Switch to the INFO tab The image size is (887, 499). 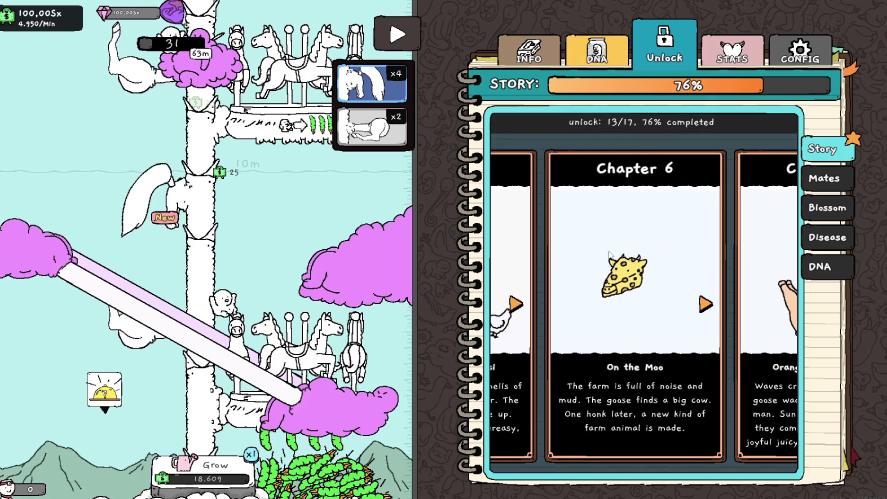point(529,52)
